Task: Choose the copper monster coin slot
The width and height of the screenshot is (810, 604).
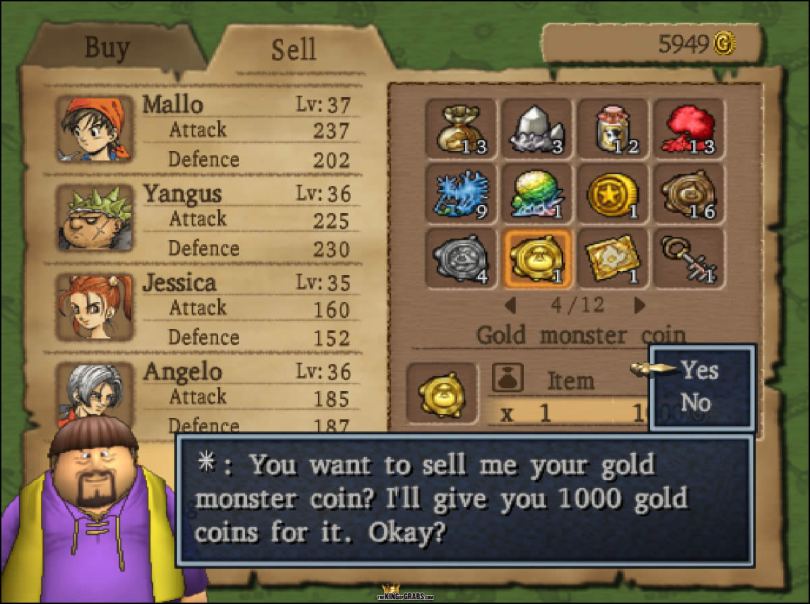Action: coord(689,193)
